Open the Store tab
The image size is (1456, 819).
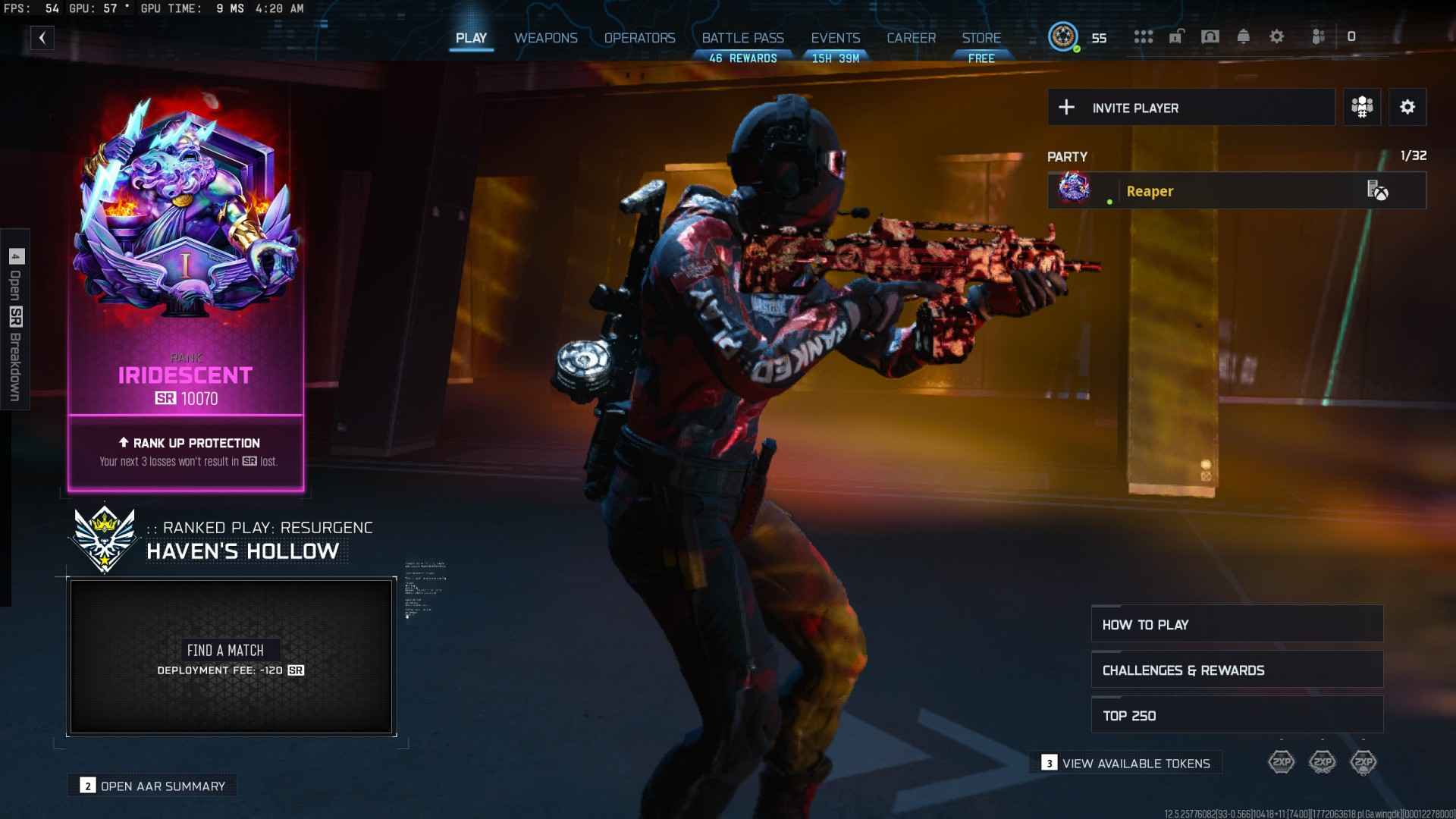[x=981, y=37]
